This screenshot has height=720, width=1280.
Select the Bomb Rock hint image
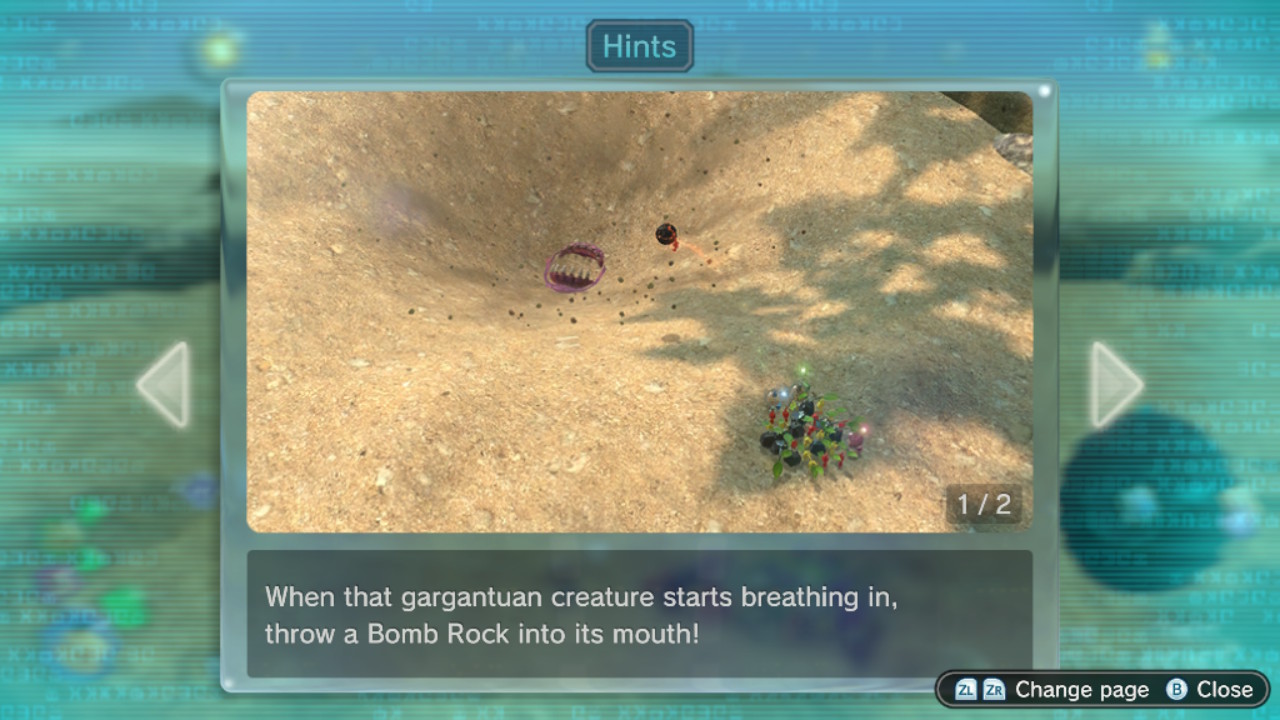639,311
